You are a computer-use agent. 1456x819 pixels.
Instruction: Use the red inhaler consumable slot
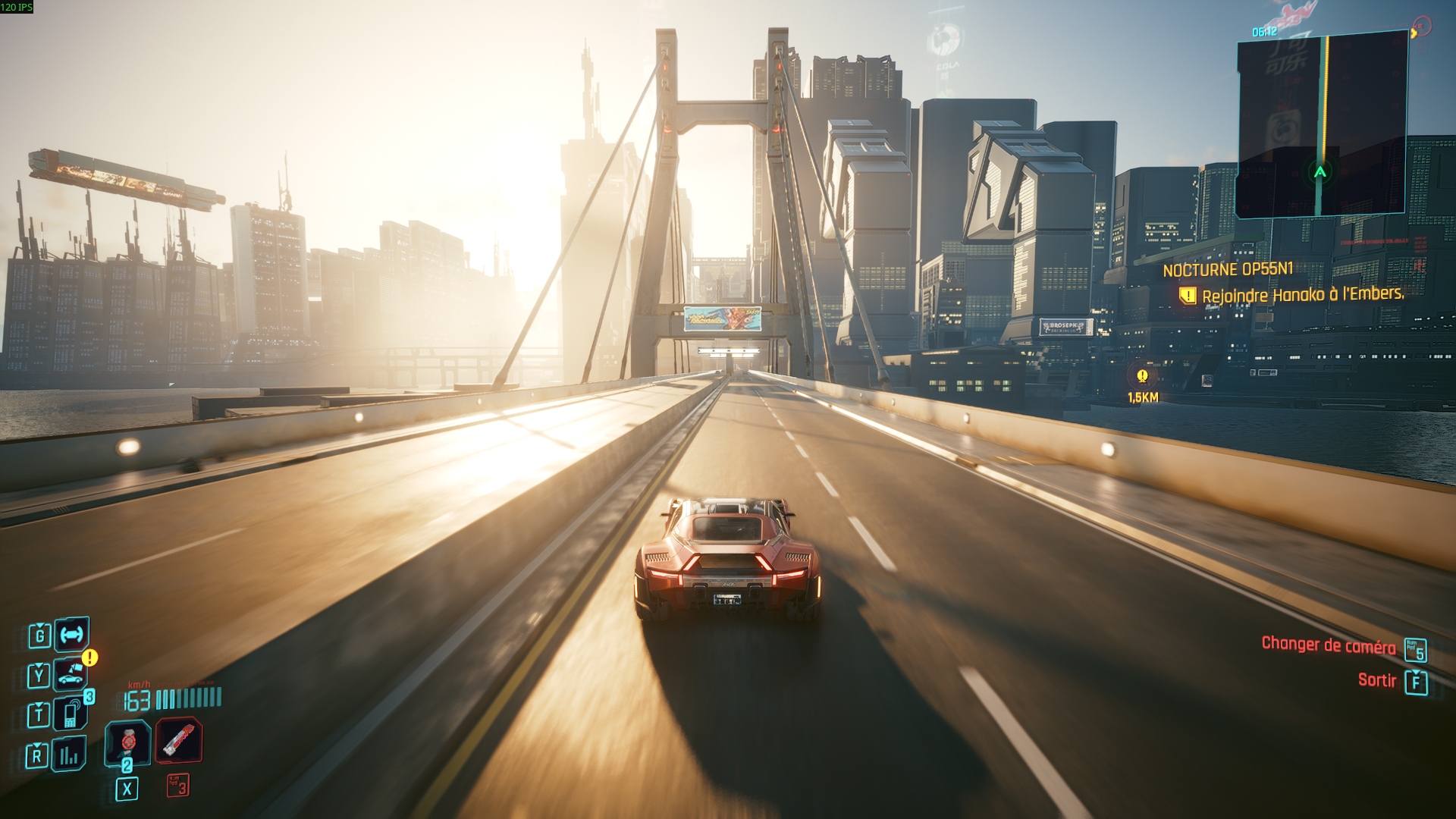pos(179,739)
